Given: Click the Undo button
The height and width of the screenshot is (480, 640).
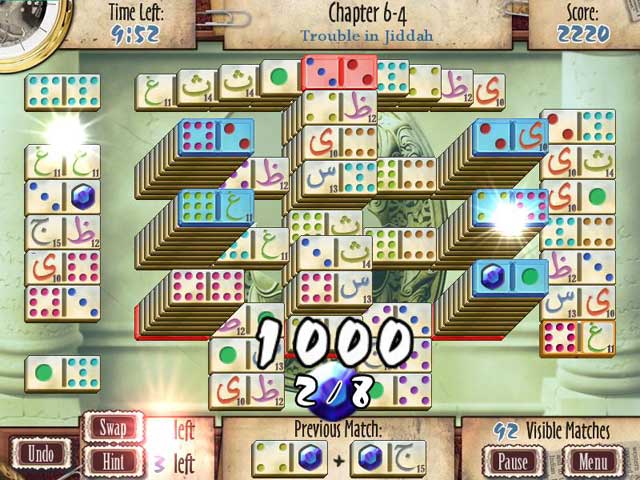Looking at the screenshot, I should [41, 452].
